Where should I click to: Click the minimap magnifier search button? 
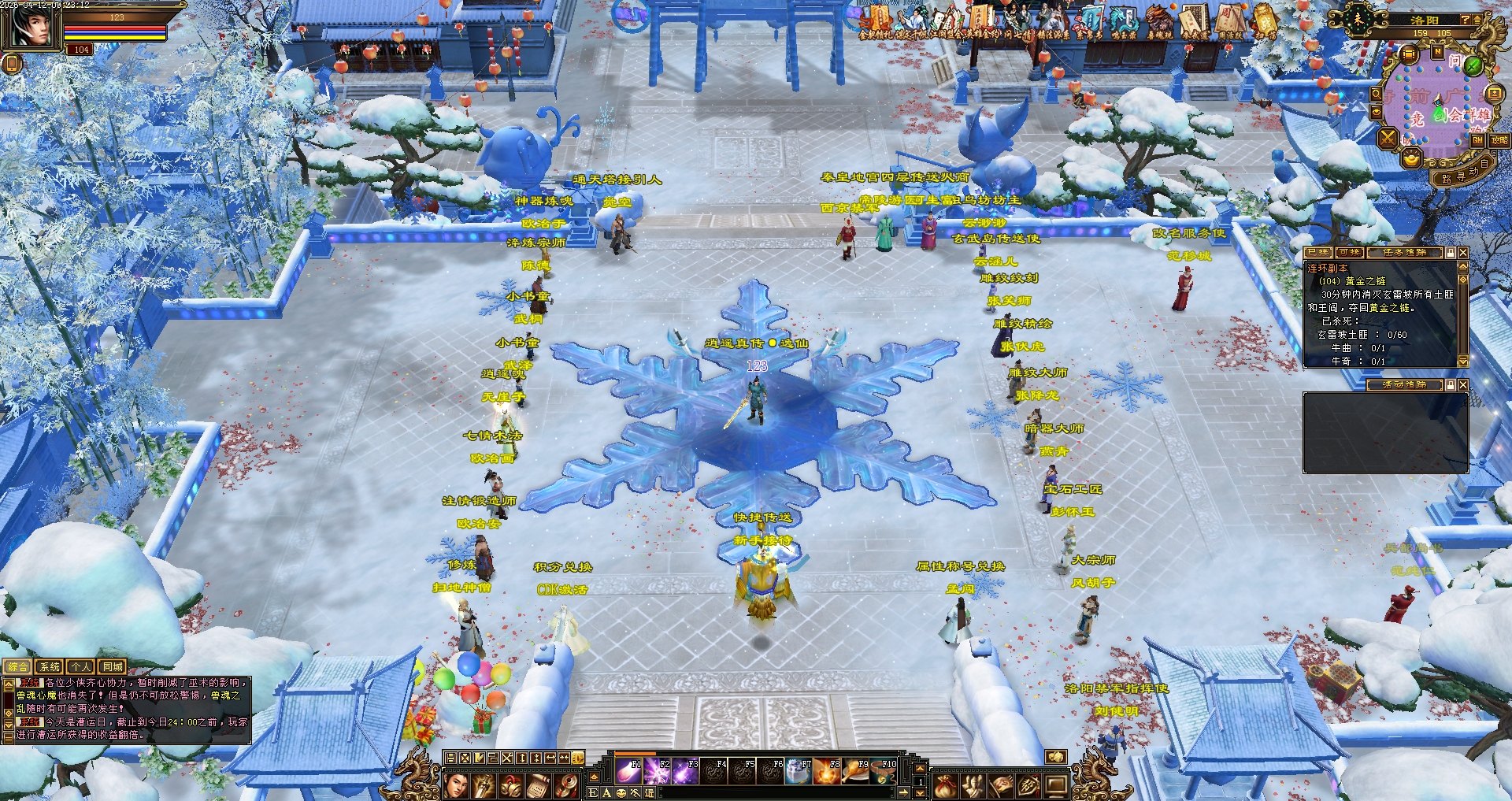coord(1376,94)
